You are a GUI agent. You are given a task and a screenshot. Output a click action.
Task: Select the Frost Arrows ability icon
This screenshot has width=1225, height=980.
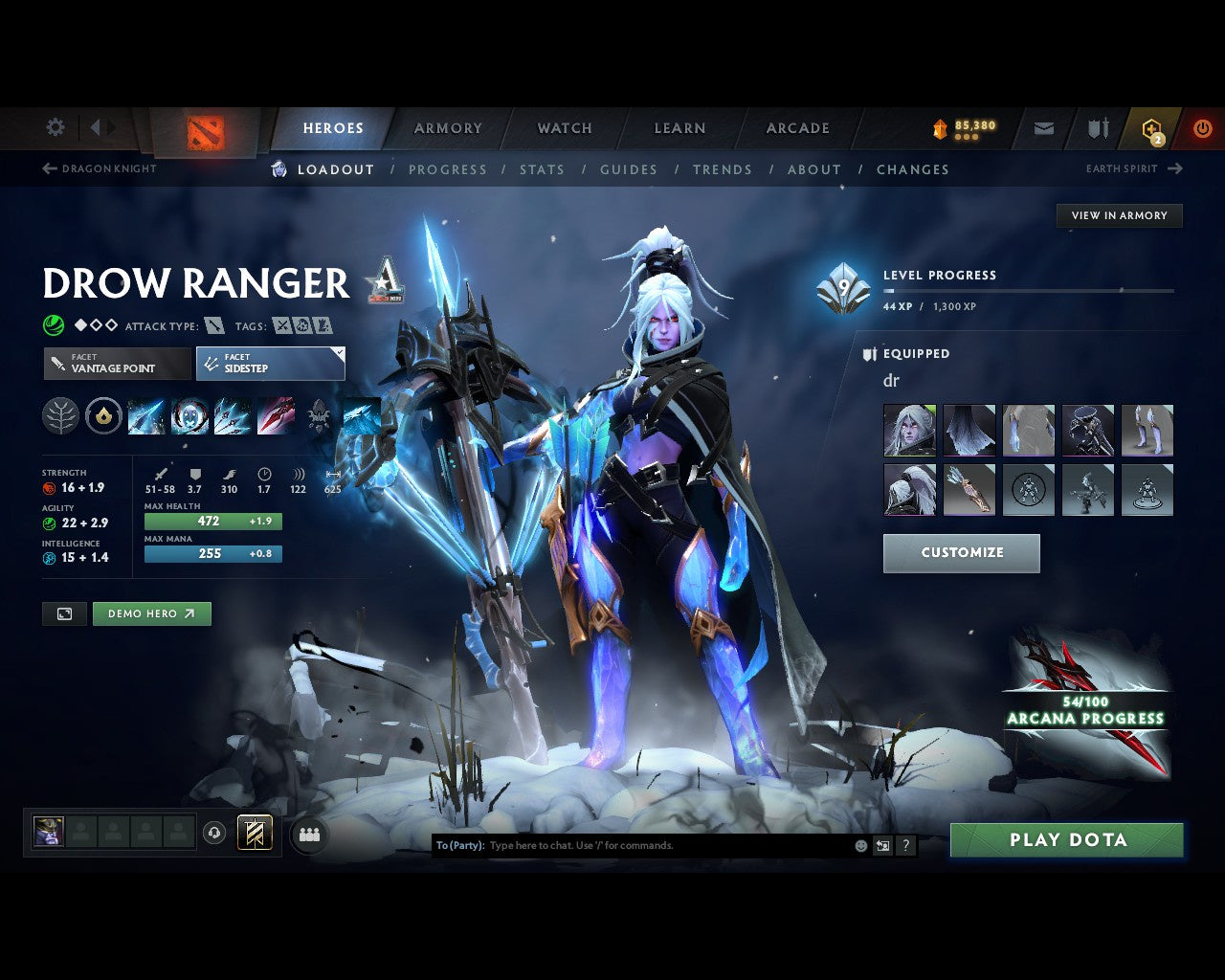point(145,417)
